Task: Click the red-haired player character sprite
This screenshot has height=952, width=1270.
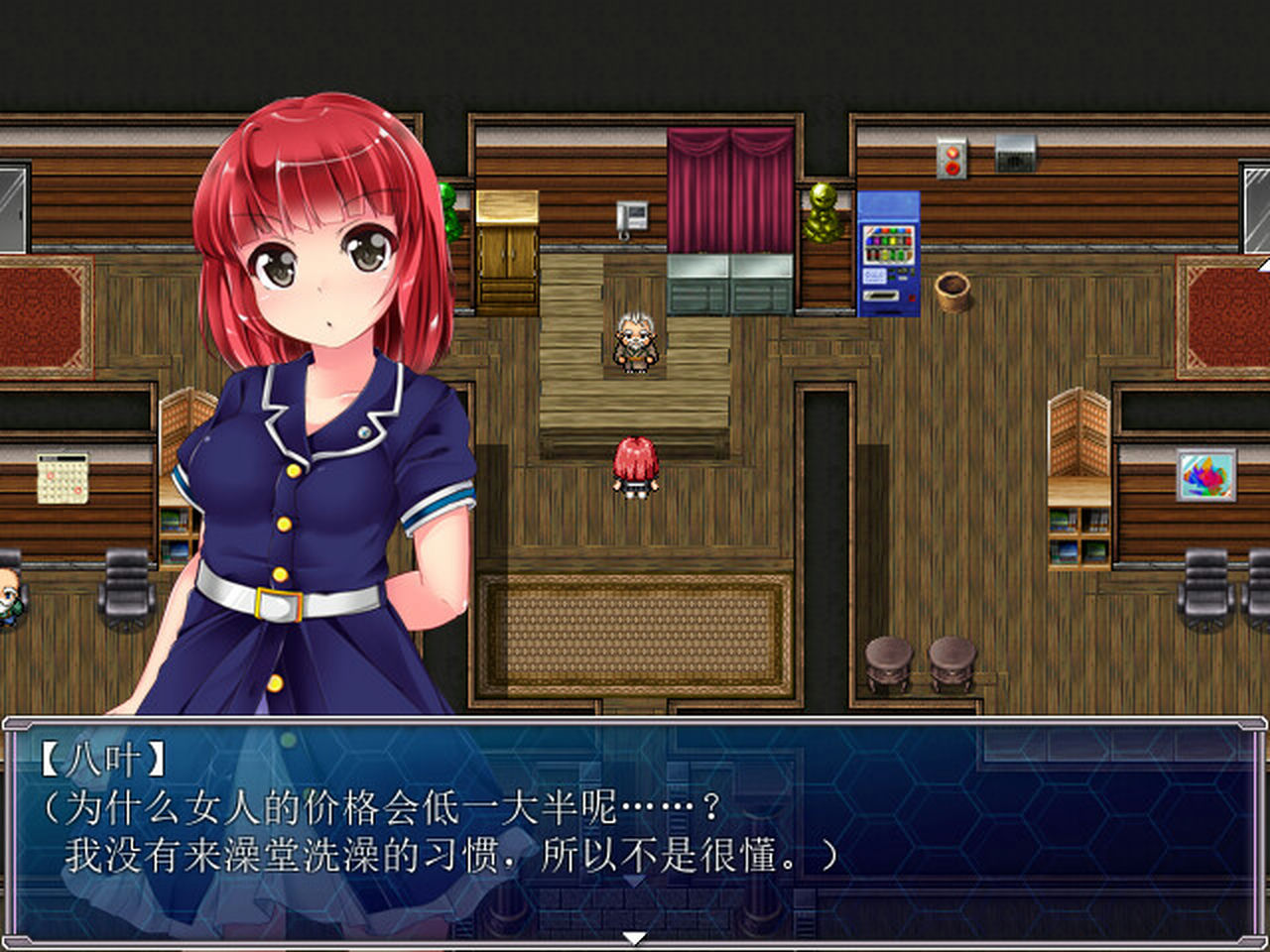Action: pyautogui.click(x=636, y=466)
